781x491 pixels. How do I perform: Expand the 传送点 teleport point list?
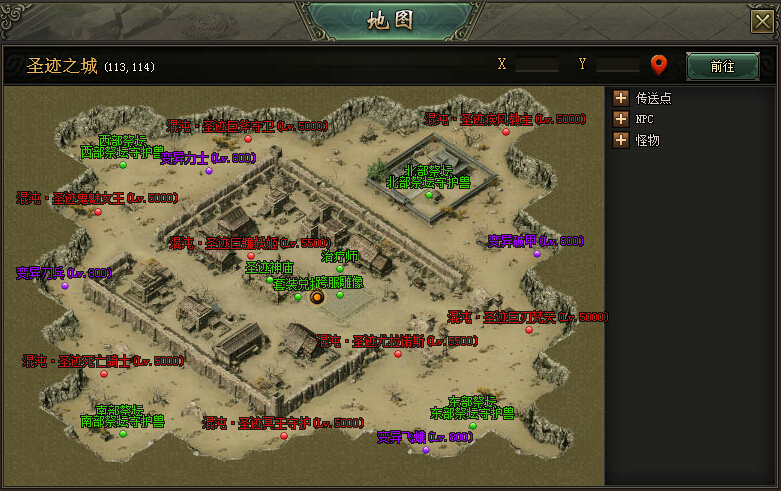(x=621, y=98)
